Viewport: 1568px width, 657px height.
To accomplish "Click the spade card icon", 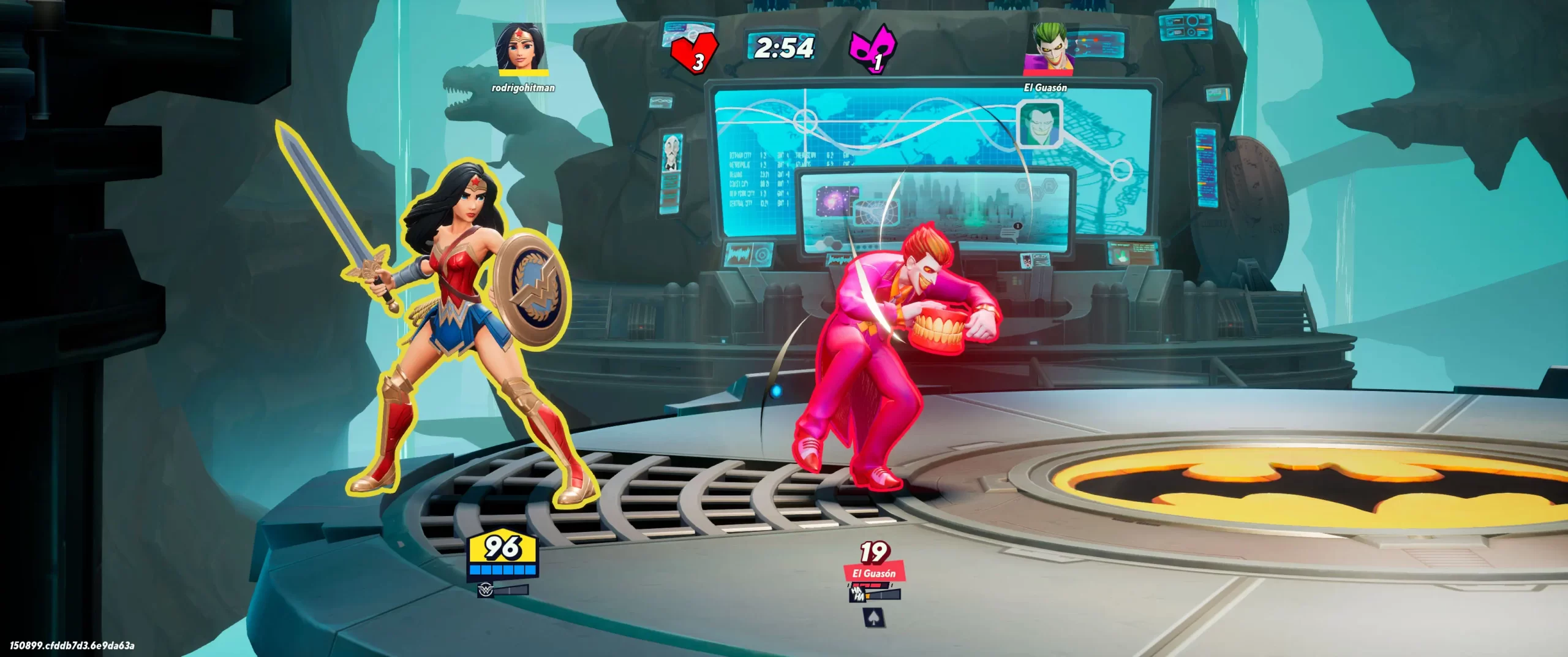I will 872,617.
